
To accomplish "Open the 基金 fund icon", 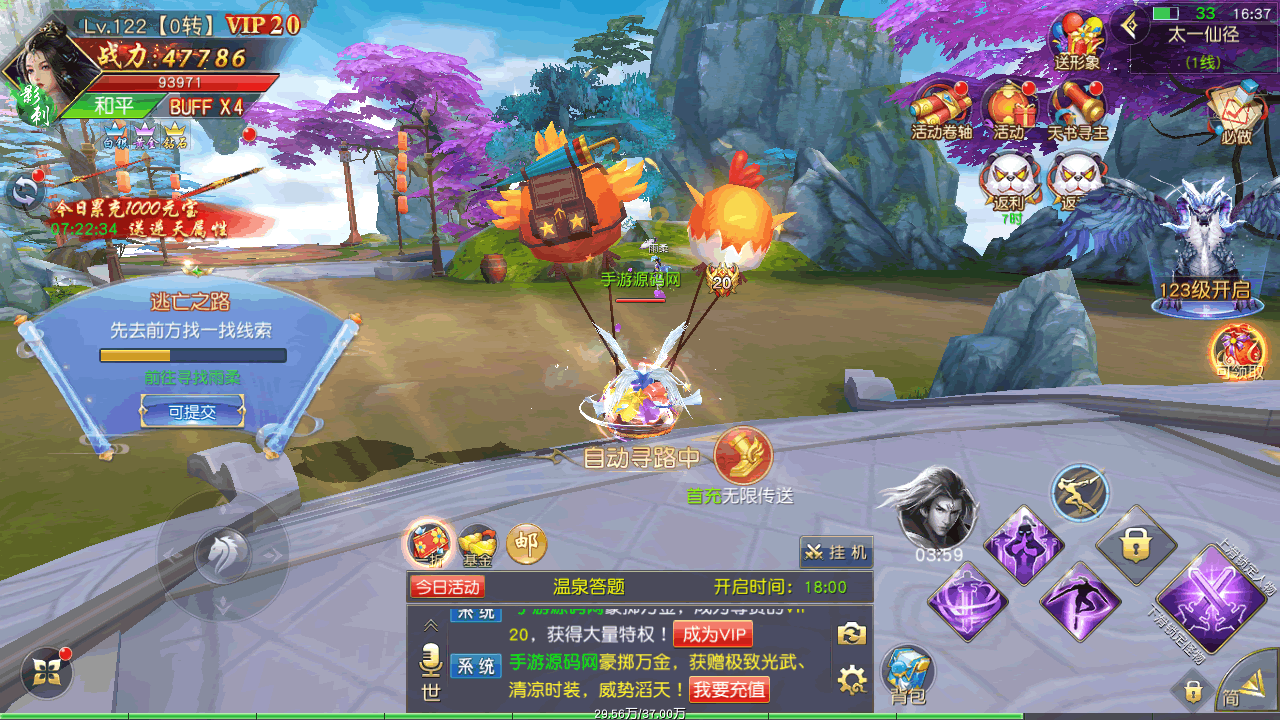I will tap(477, 545).
